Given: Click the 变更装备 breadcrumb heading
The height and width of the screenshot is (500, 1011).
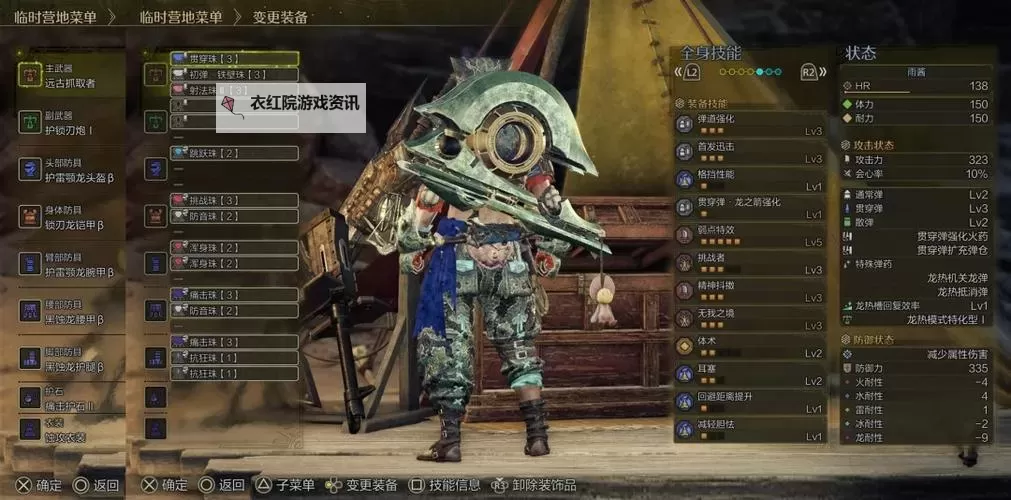Looking at the screenshot, I should (x=280, y=17).
